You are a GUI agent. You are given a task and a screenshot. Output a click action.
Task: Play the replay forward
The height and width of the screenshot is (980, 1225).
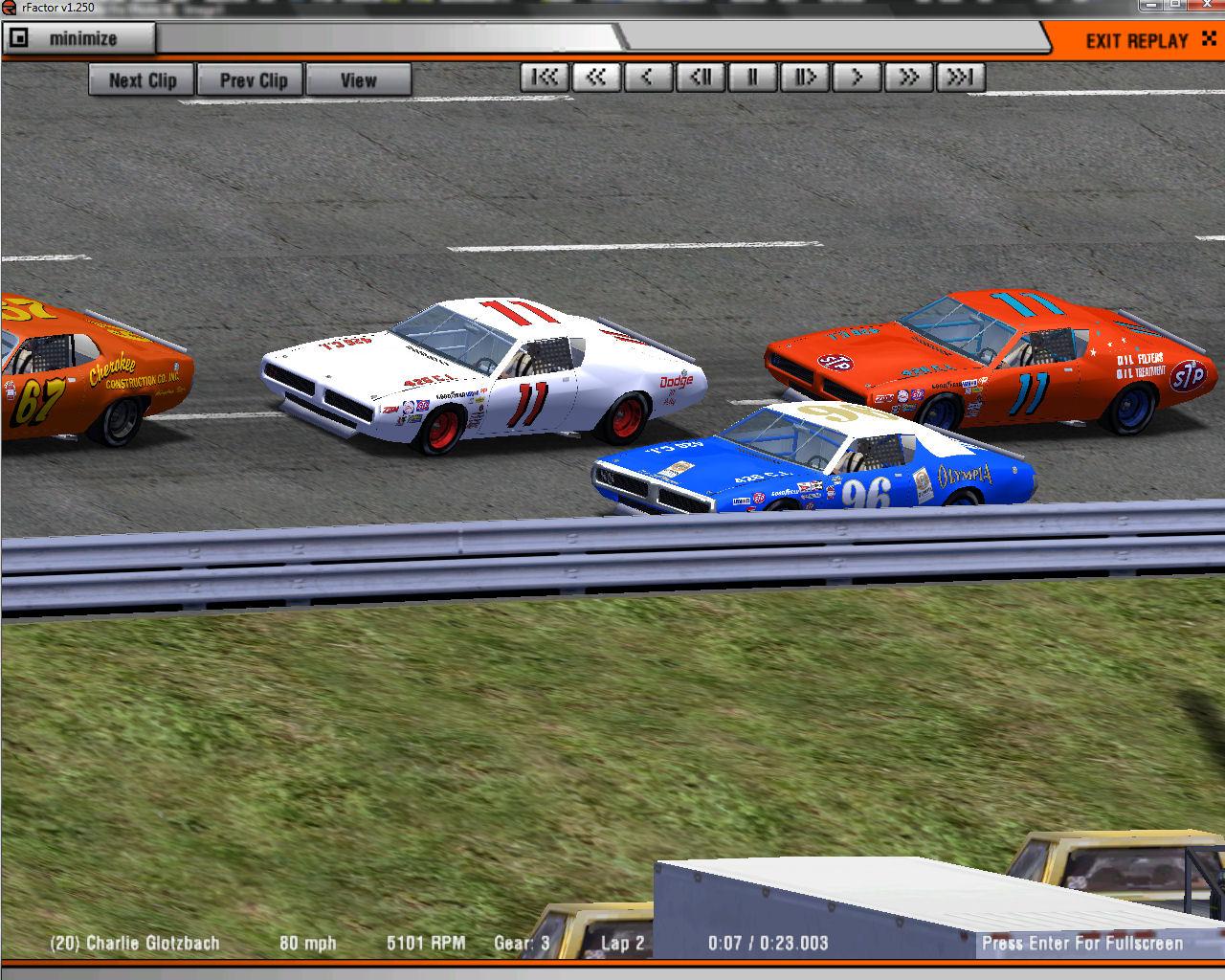tap(857, 78)
